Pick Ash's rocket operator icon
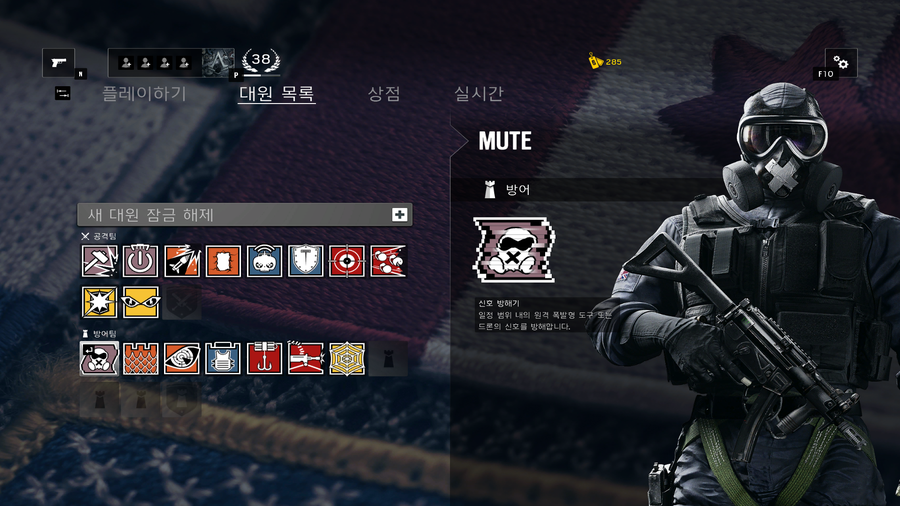The image size is (900, 506). [x=182, y=261]
